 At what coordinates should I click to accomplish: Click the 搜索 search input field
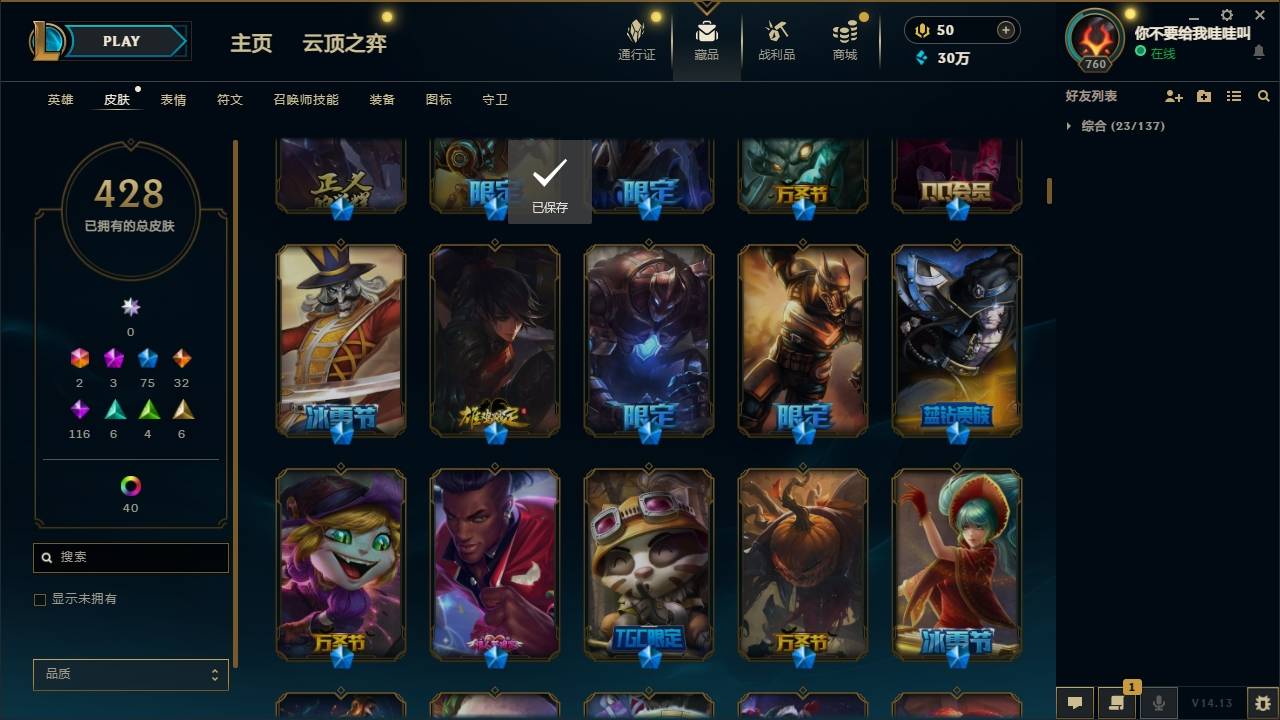tap(130, 557)
